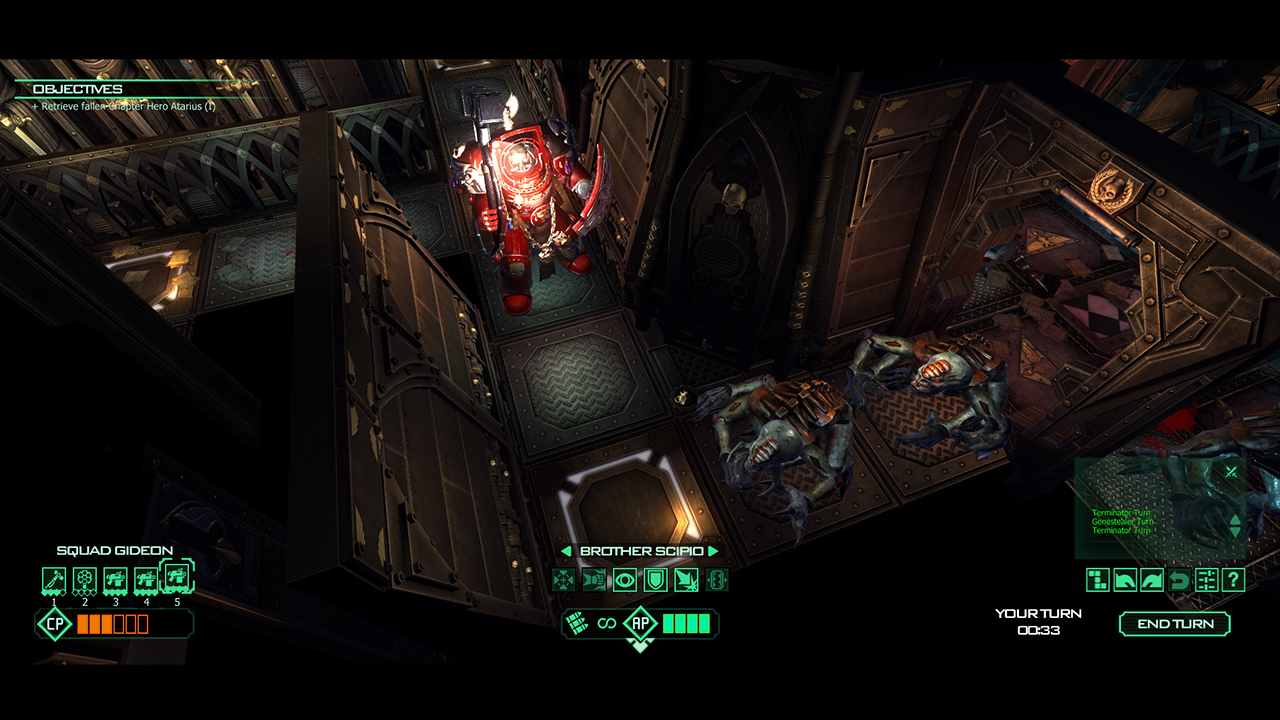The height and width of the screenshot is (720, 1280).
Task: Open the minimap grid icon bottom right
Action: 1097,578
